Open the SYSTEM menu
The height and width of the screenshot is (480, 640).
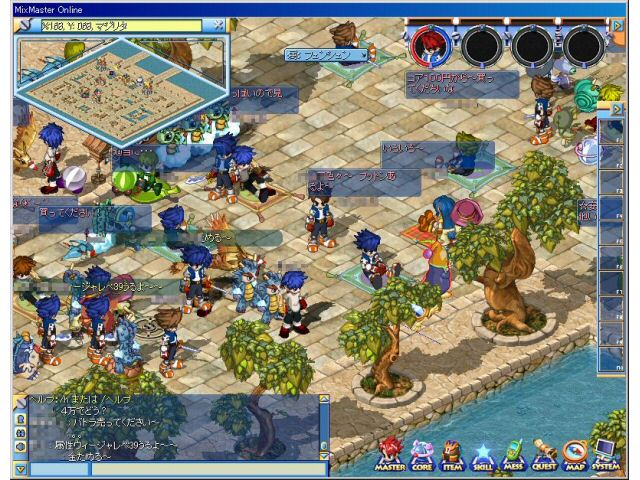coord(605,455)
